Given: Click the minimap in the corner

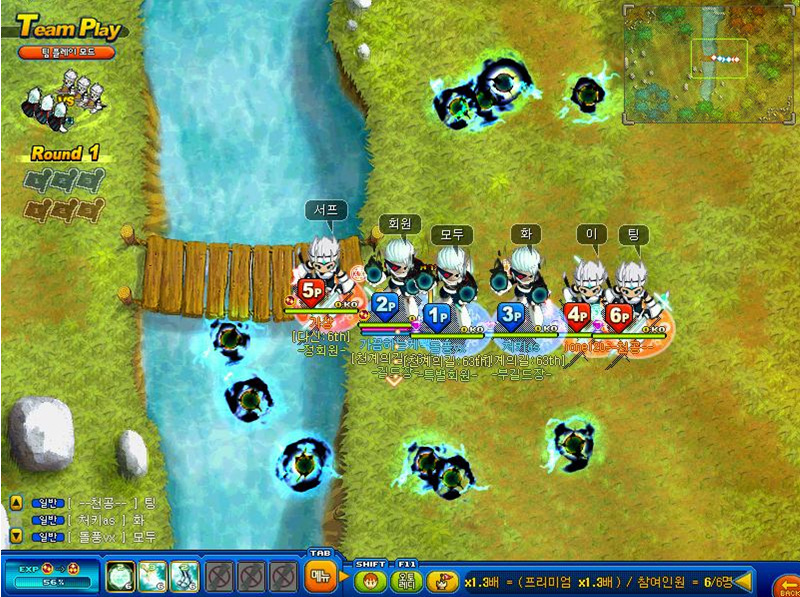Looking at the screenshot, I should click(709, 64).
